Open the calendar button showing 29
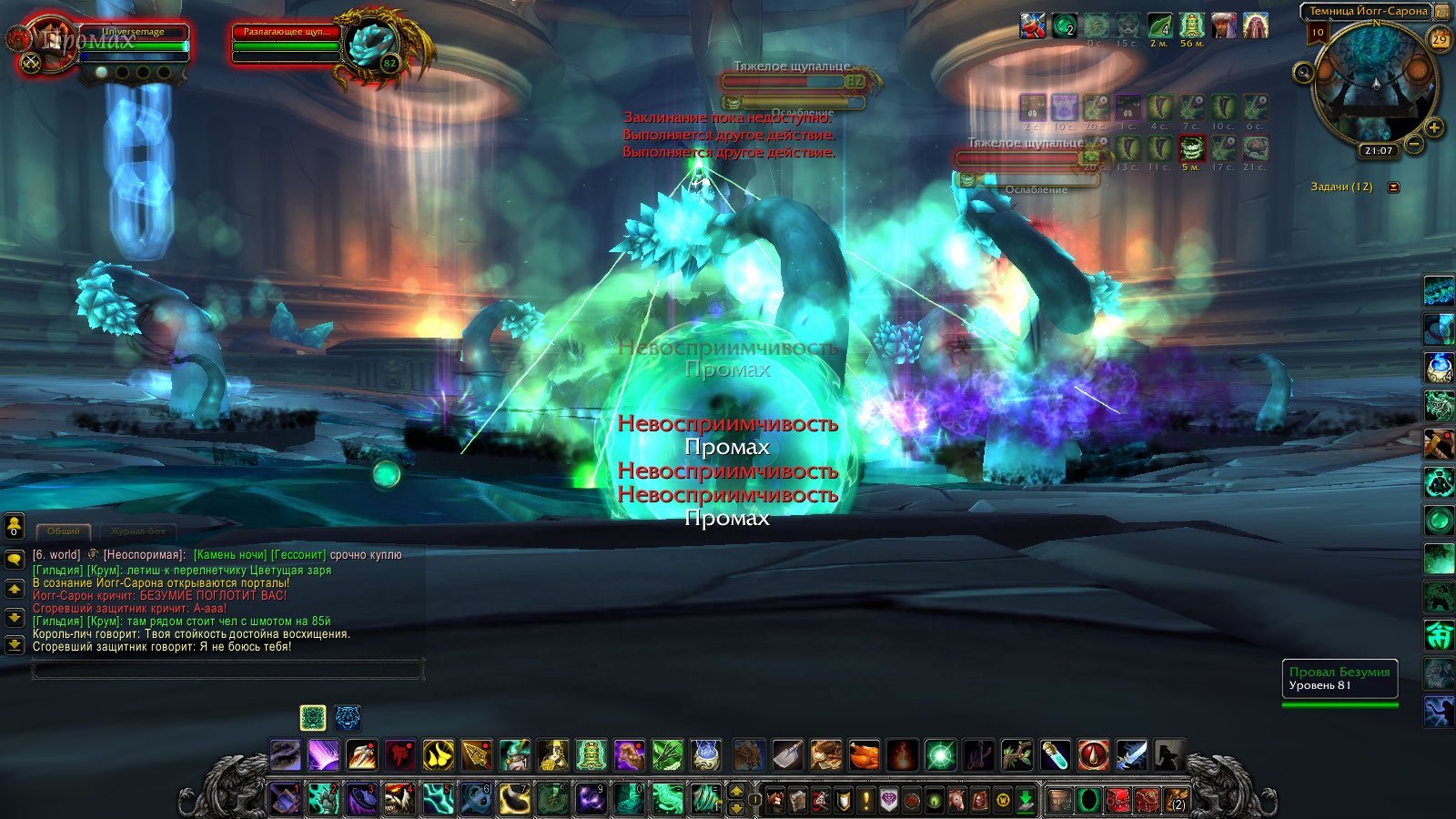Viewport: 1456px width, 819px height. point(1440,39)
